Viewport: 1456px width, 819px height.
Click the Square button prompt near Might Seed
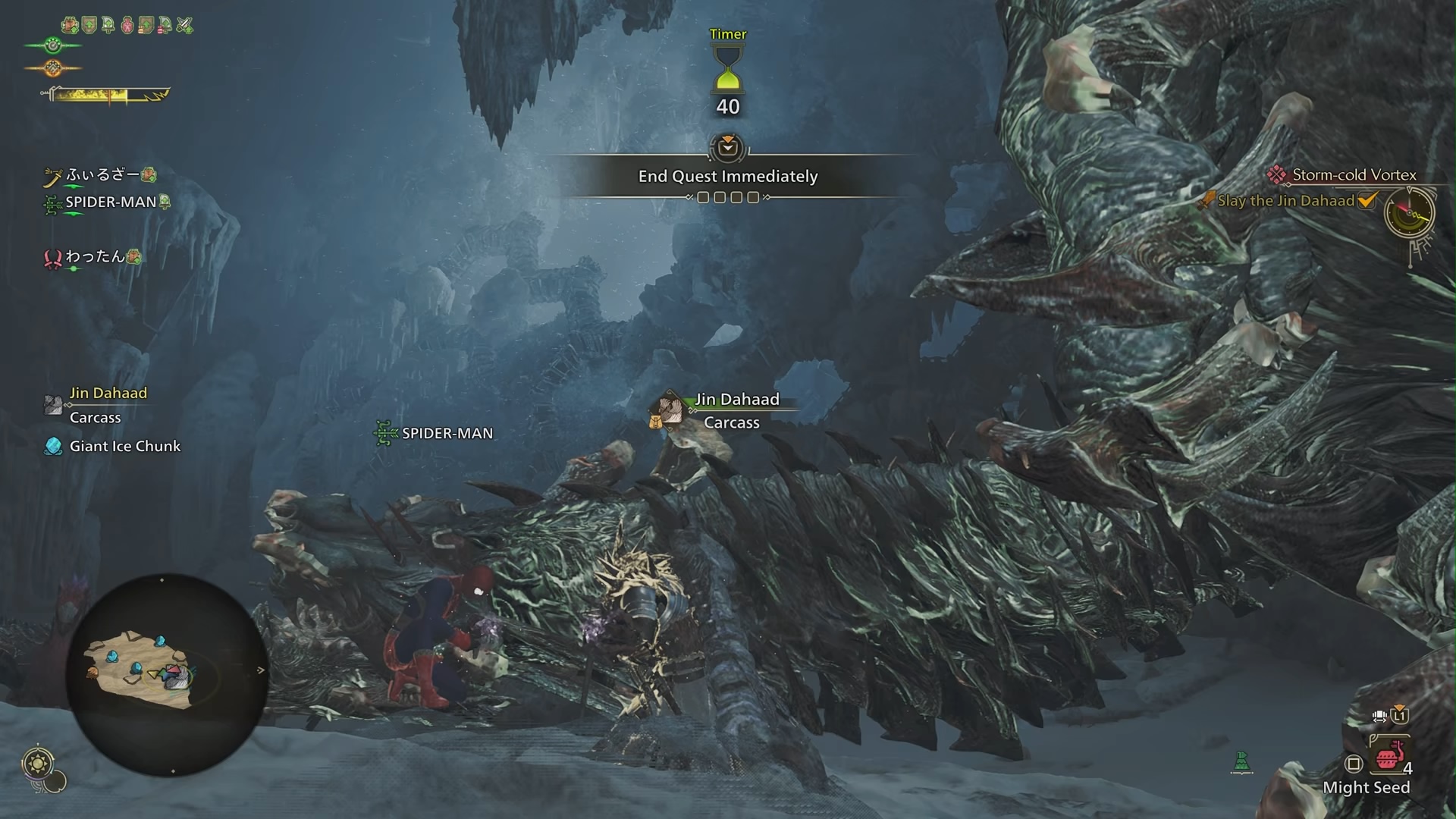tap(1354, 764)
